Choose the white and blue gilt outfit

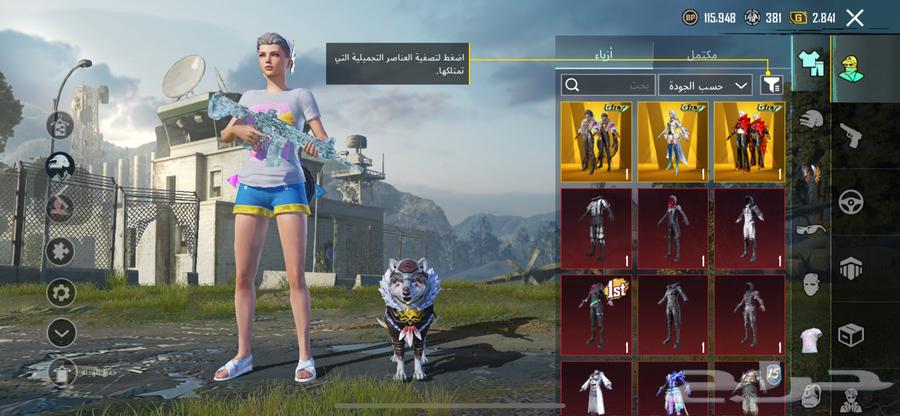(672, 141)
